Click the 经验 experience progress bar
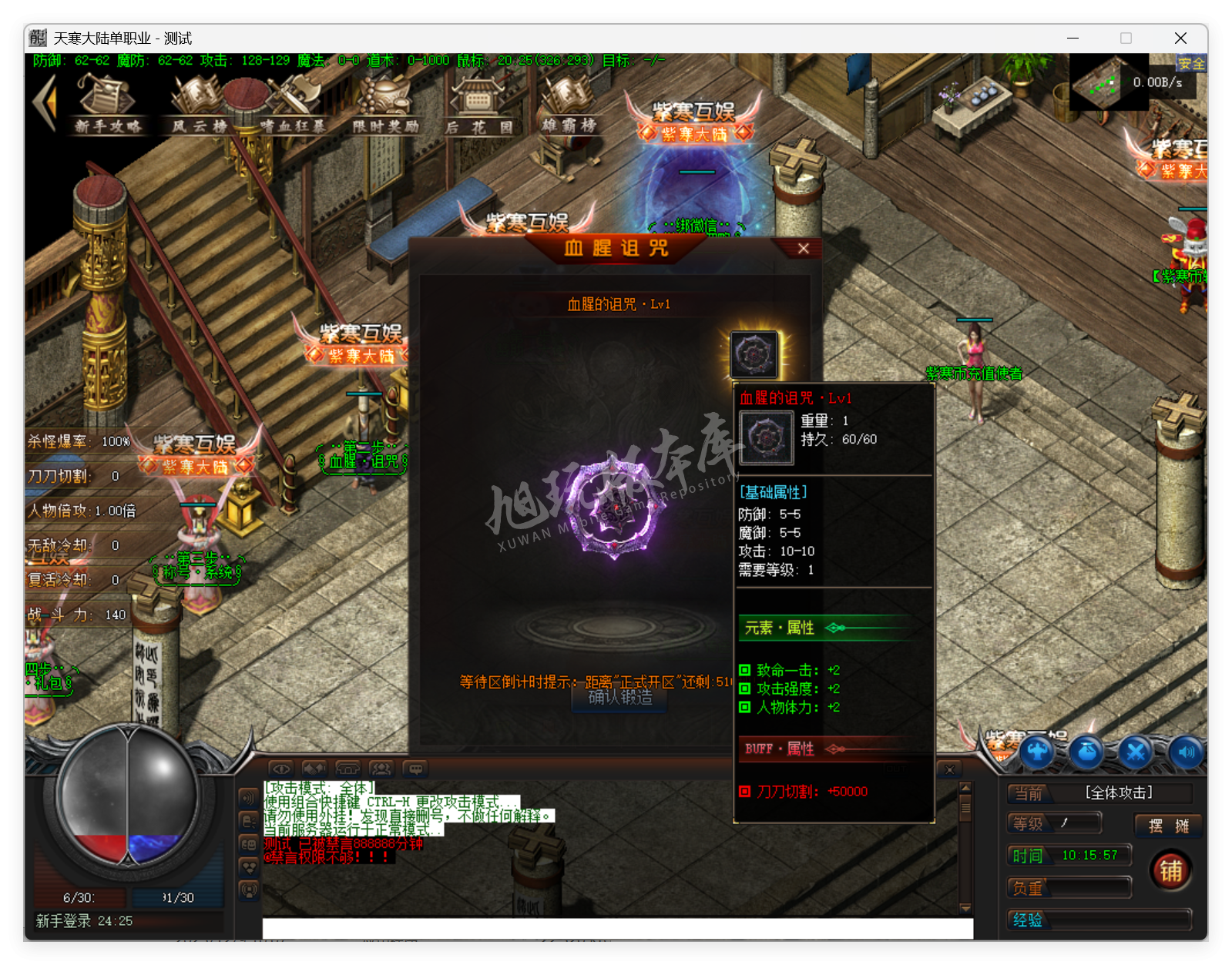 [x=1099, y=920]
